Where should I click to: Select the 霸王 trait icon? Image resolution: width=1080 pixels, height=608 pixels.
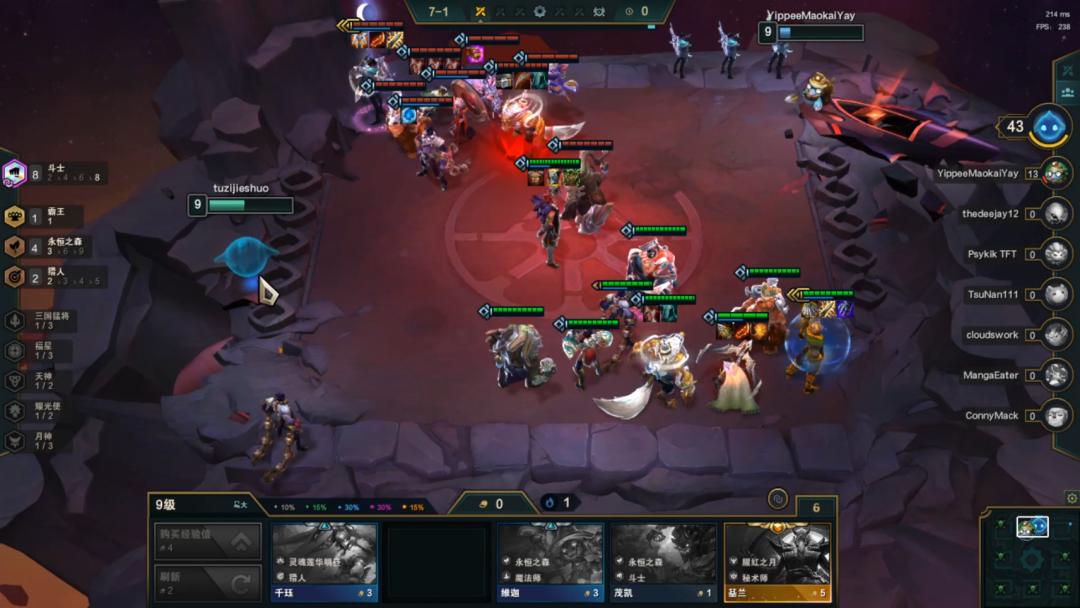pyautogui.click(x=15, y=217)
